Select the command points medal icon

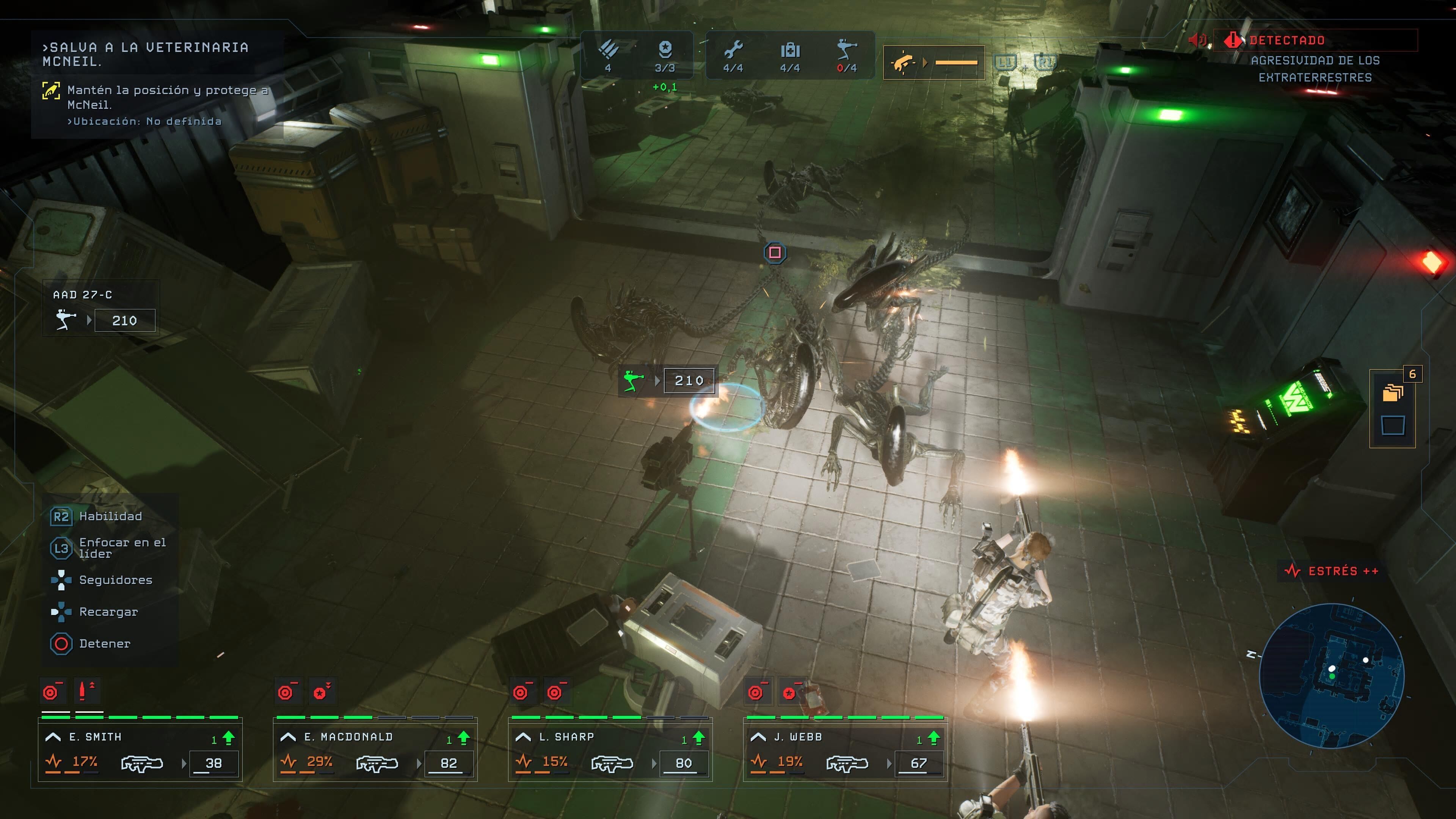point(665,51)
